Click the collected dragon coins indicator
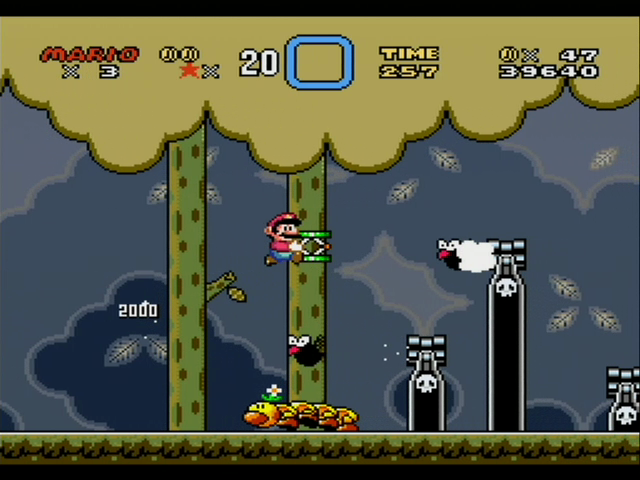Screen dimensions: 640x480 [180, 54]
